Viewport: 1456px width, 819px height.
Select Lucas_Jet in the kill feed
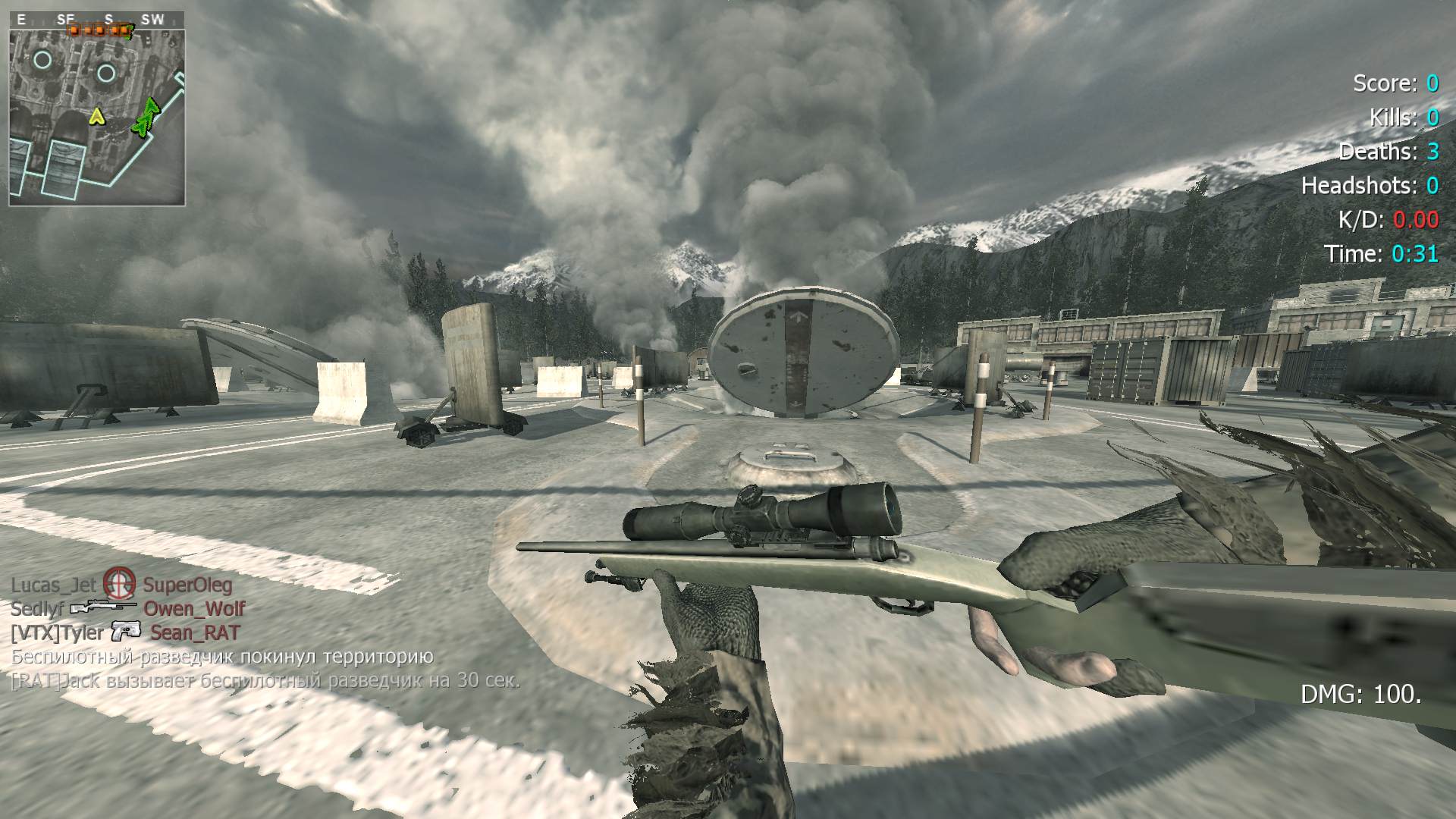[54, 585]
